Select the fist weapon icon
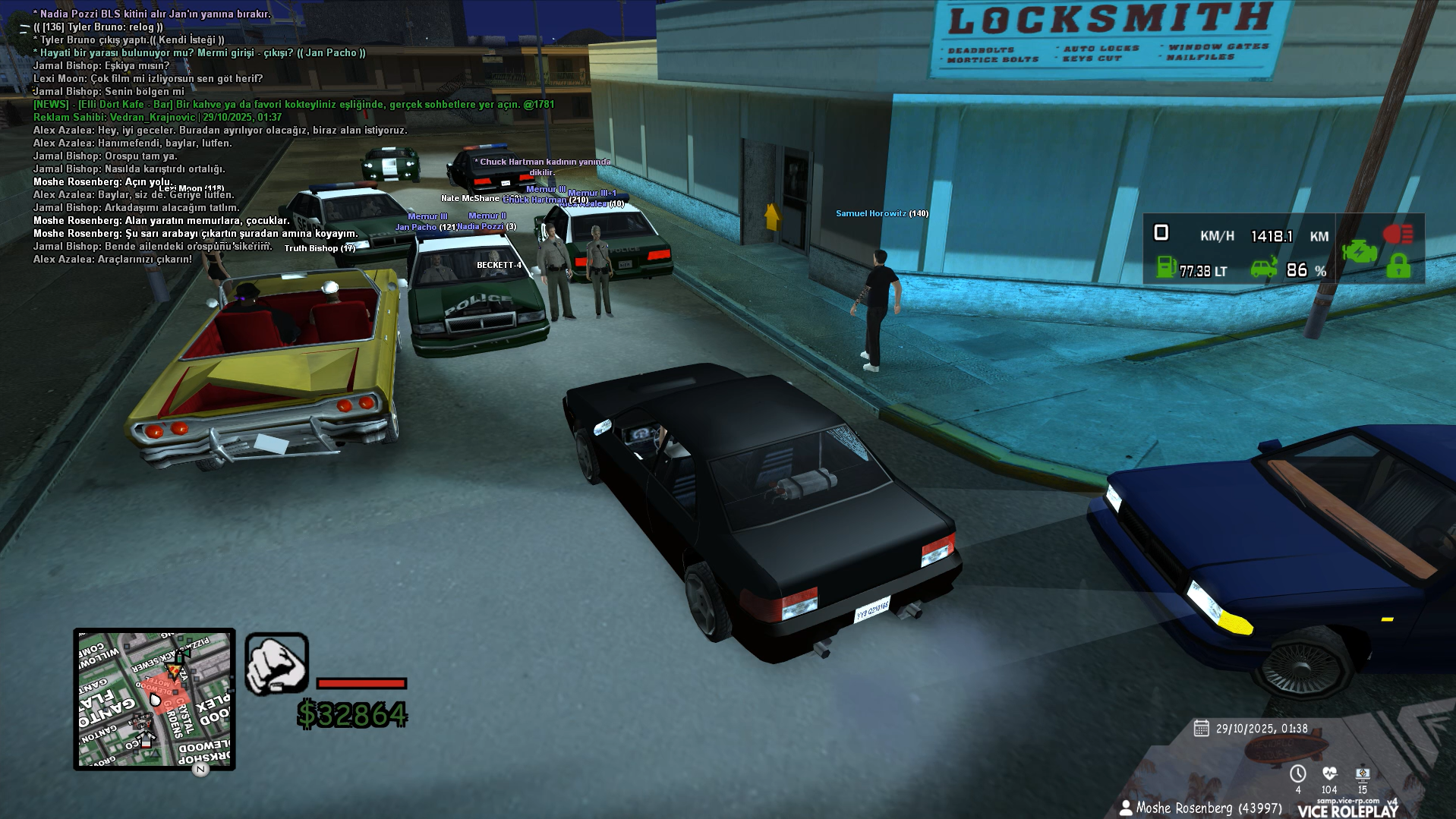This screenshot has width=1456, height=819. (x=276, y=664)
